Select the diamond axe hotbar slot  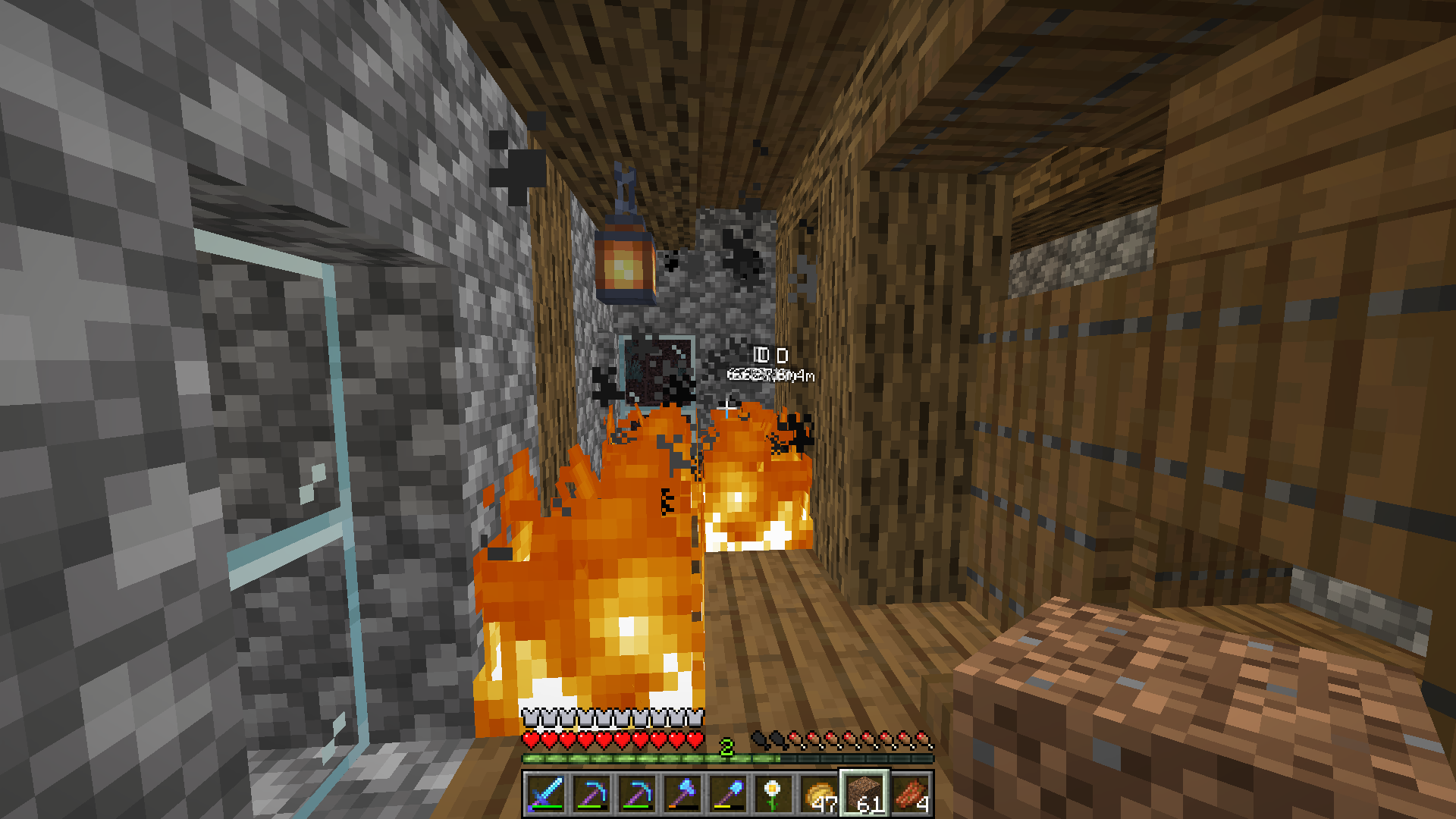tap(682, 794)
